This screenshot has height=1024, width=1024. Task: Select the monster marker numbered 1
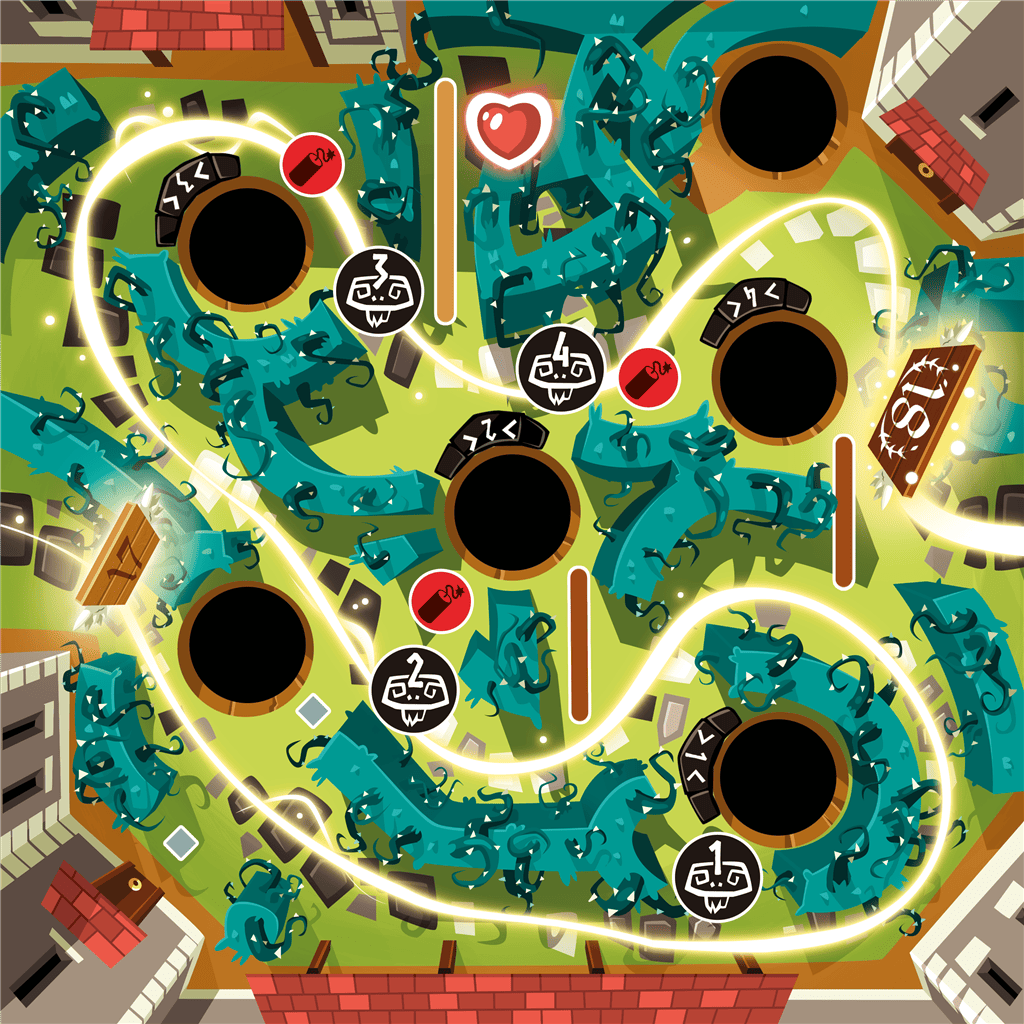(718, 877)
